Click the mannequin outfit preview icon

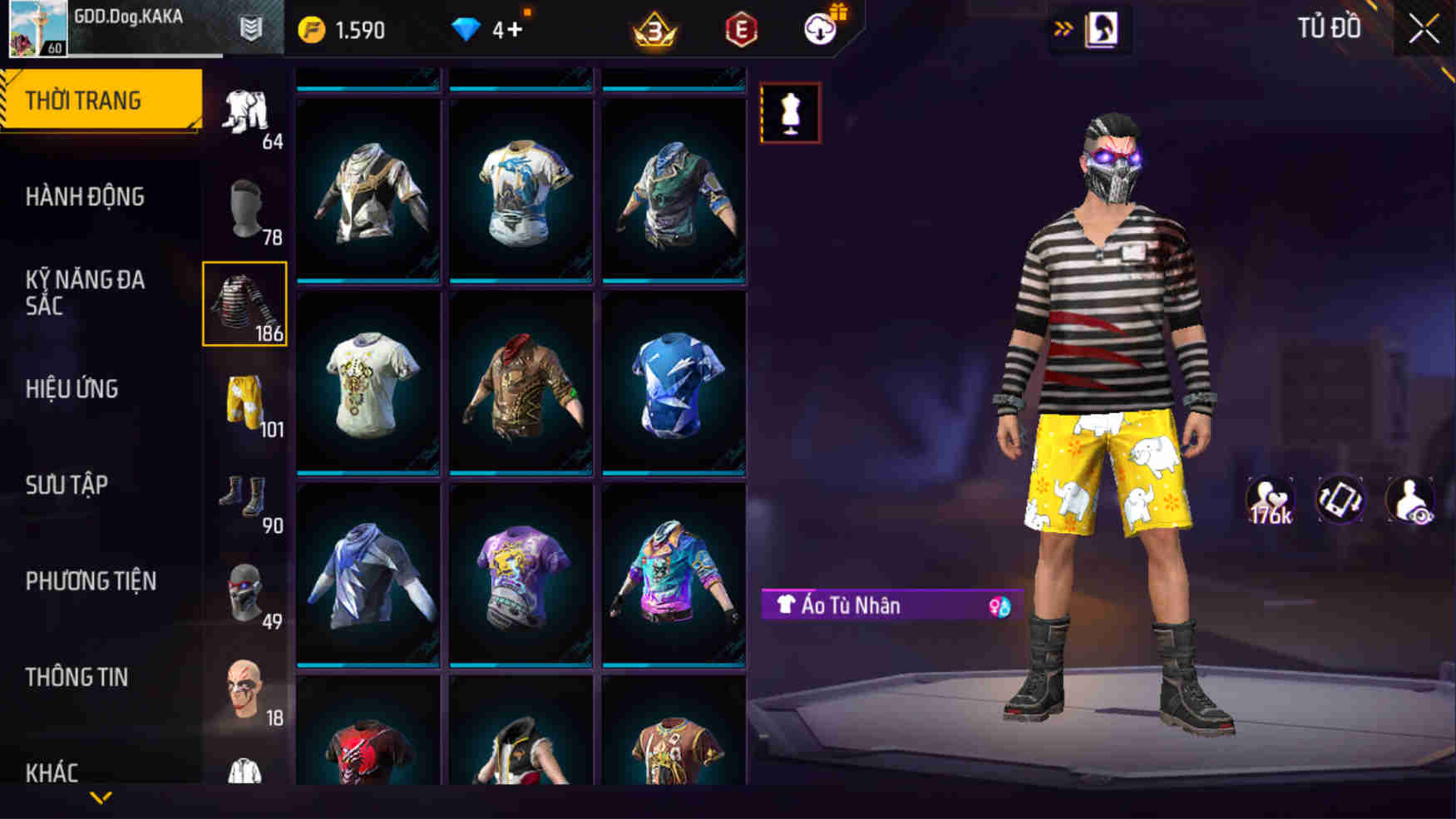(x=788, y=113)
